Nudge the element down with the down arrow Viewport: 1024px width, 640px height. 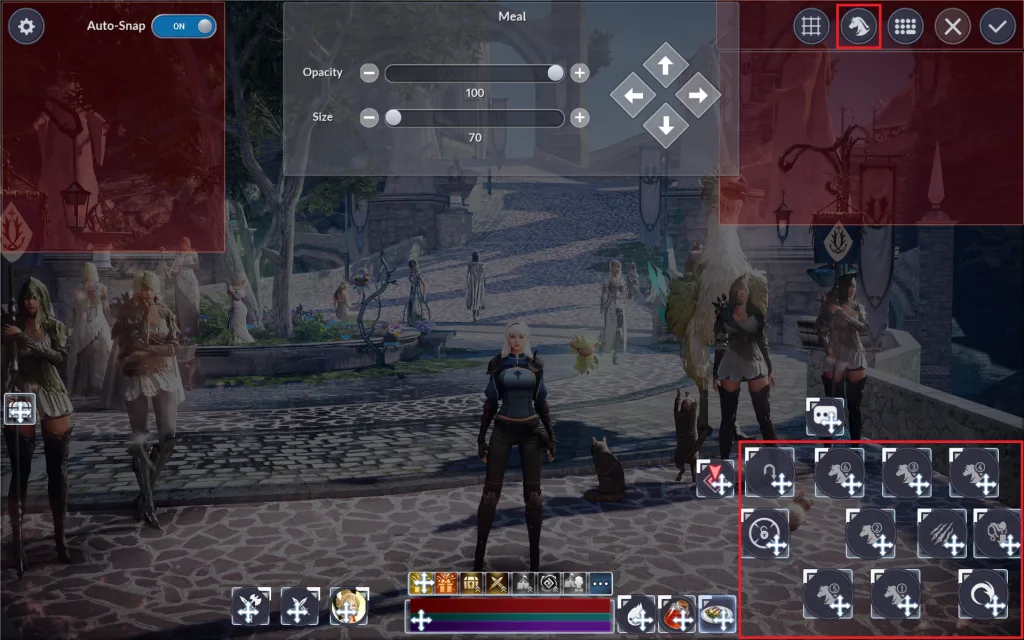pos(665,126)
